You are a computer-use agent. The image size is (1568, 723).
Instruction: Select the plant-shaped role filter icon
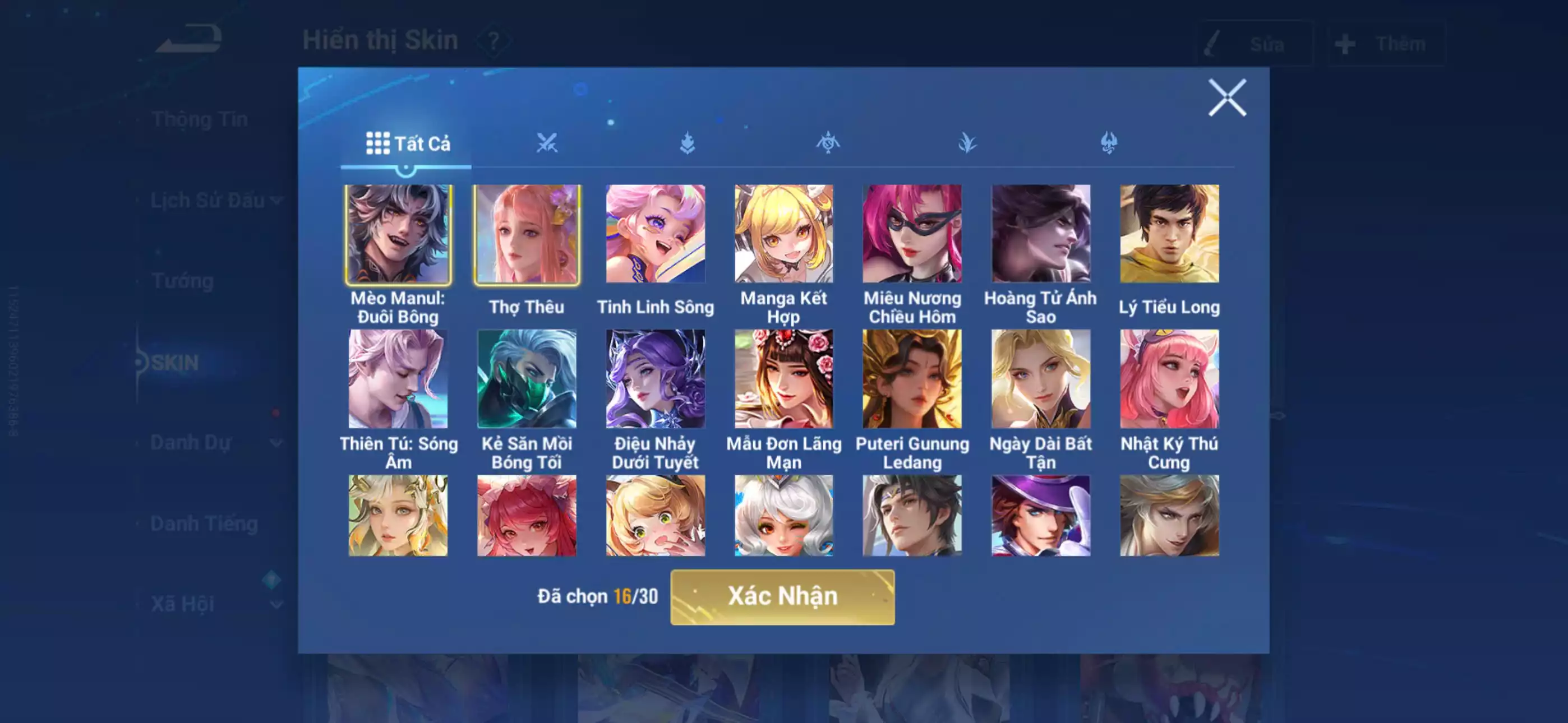968,142
